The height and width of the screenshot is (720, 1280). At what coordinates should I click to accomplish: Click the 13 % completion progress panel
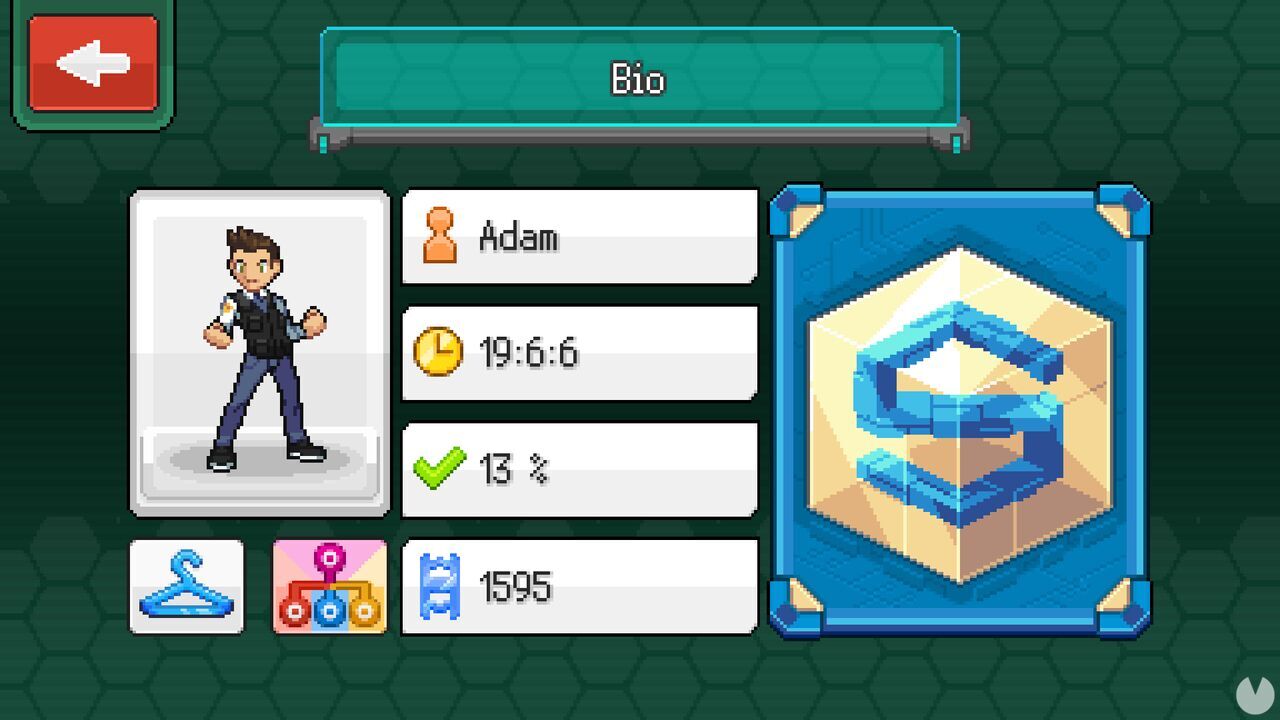point(578,466)
